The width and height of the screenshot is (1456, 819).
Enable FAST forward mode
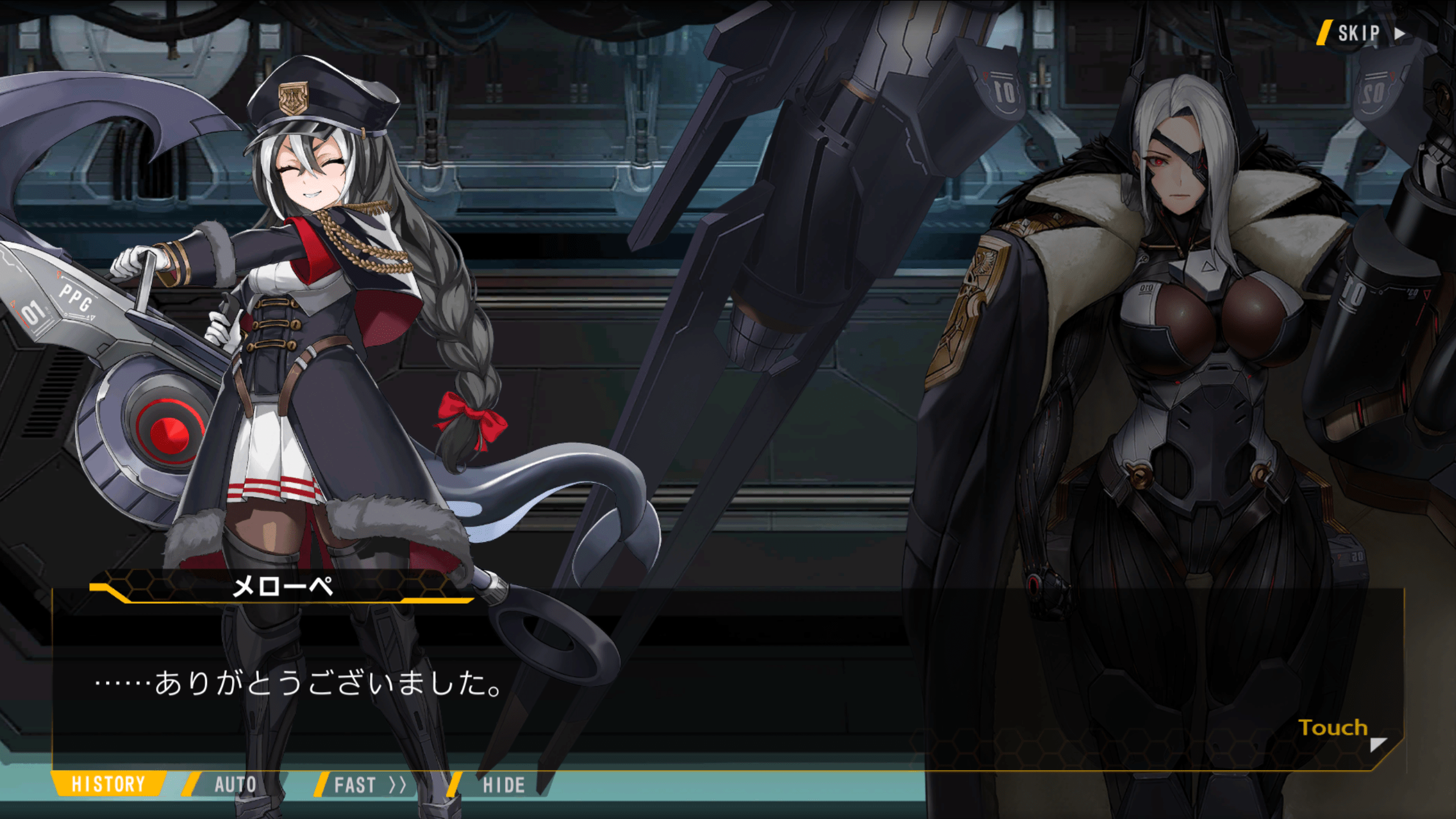[369, 785]
